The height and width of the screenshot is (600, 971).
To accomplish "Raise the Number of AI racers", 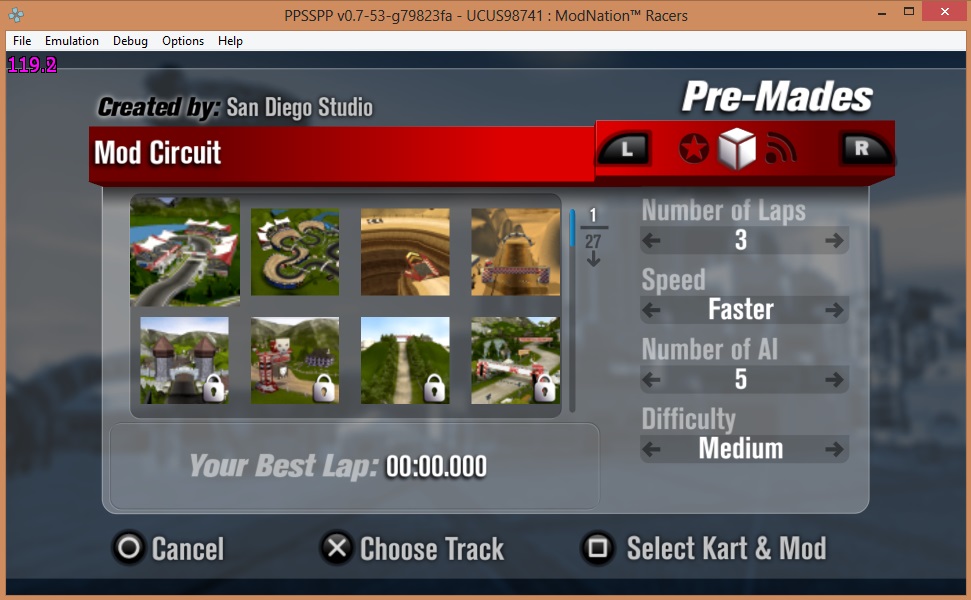I will [x=833, y=380].
